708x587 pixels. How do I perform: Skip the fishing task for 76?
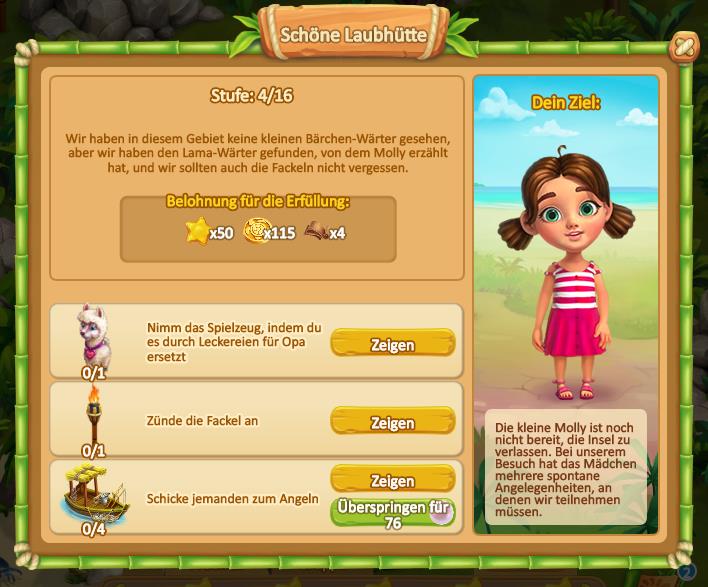[x=392, y=513]
